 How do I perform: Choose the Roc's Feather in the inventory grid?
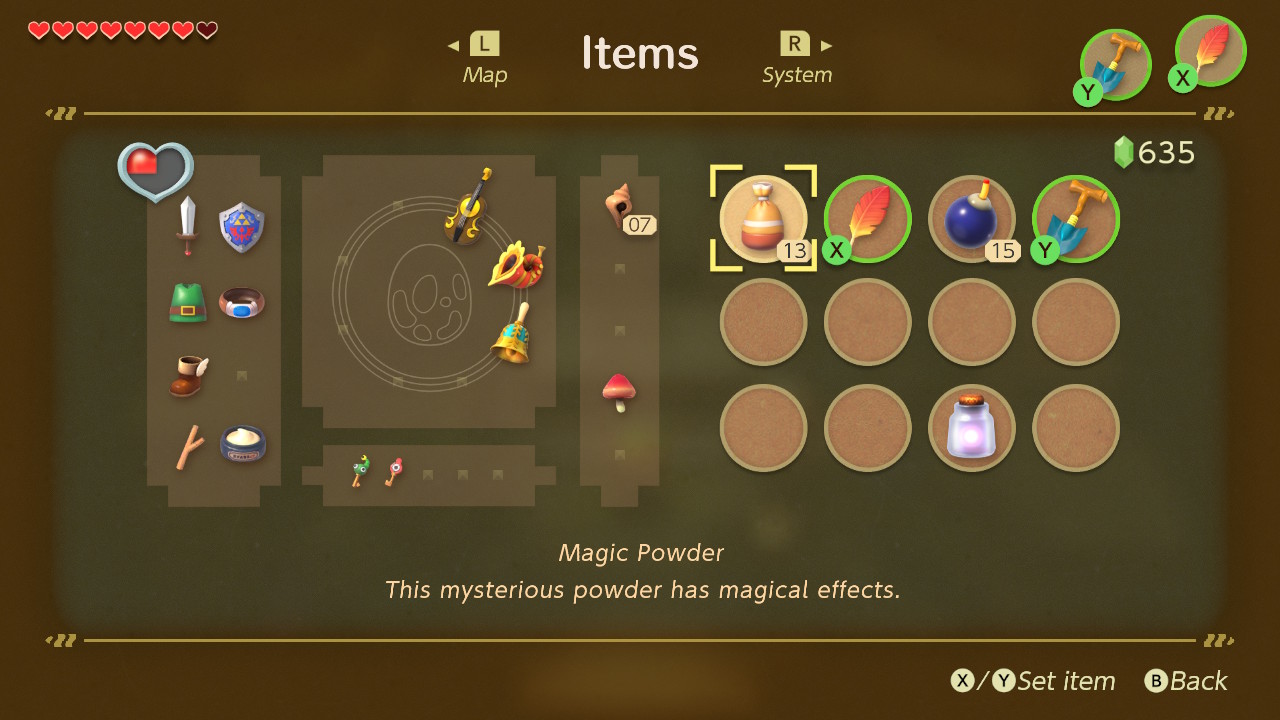point(868,219)
